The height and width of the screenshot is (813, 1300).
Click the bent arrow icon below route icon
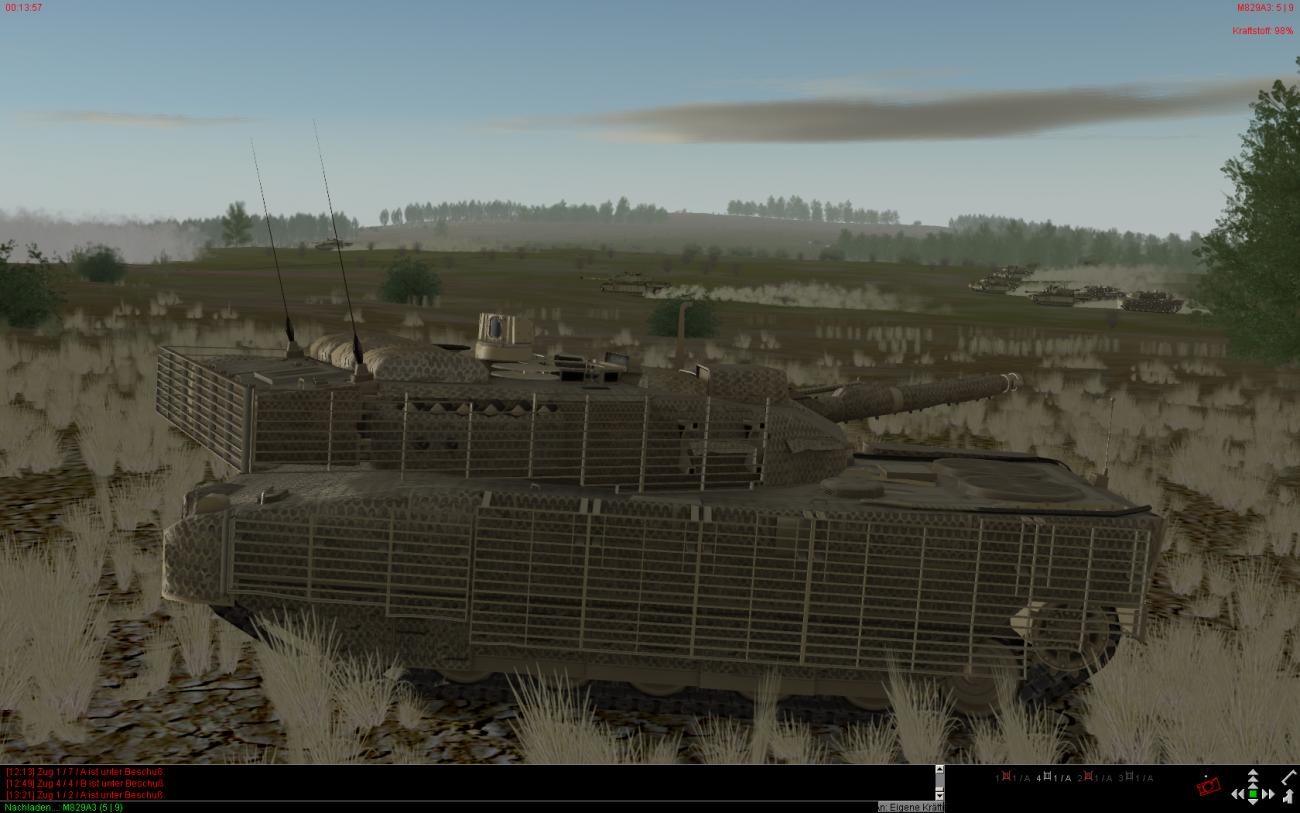tap(1288, 796)
